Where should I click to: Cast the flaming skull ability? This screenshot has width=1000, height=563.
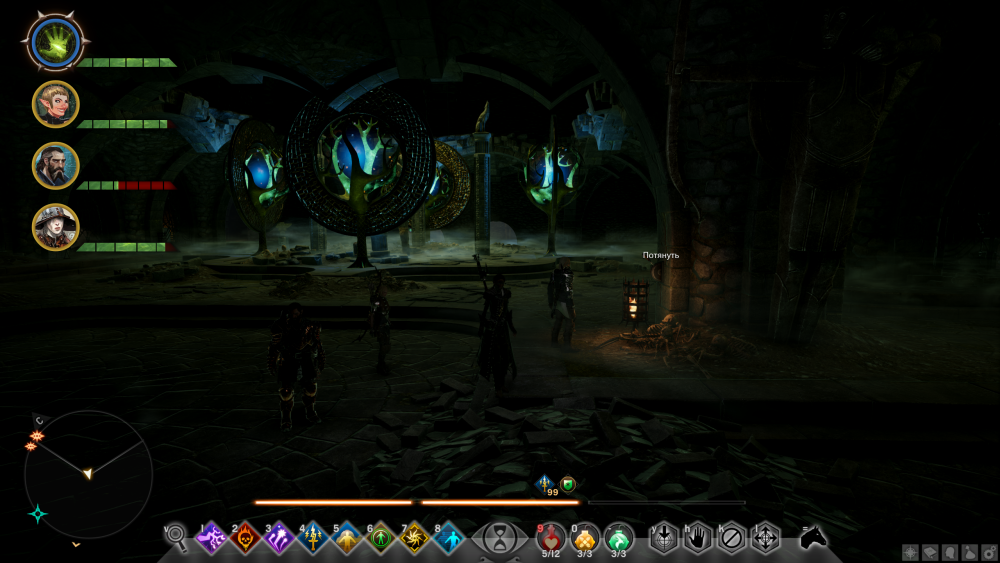(245, 539)
